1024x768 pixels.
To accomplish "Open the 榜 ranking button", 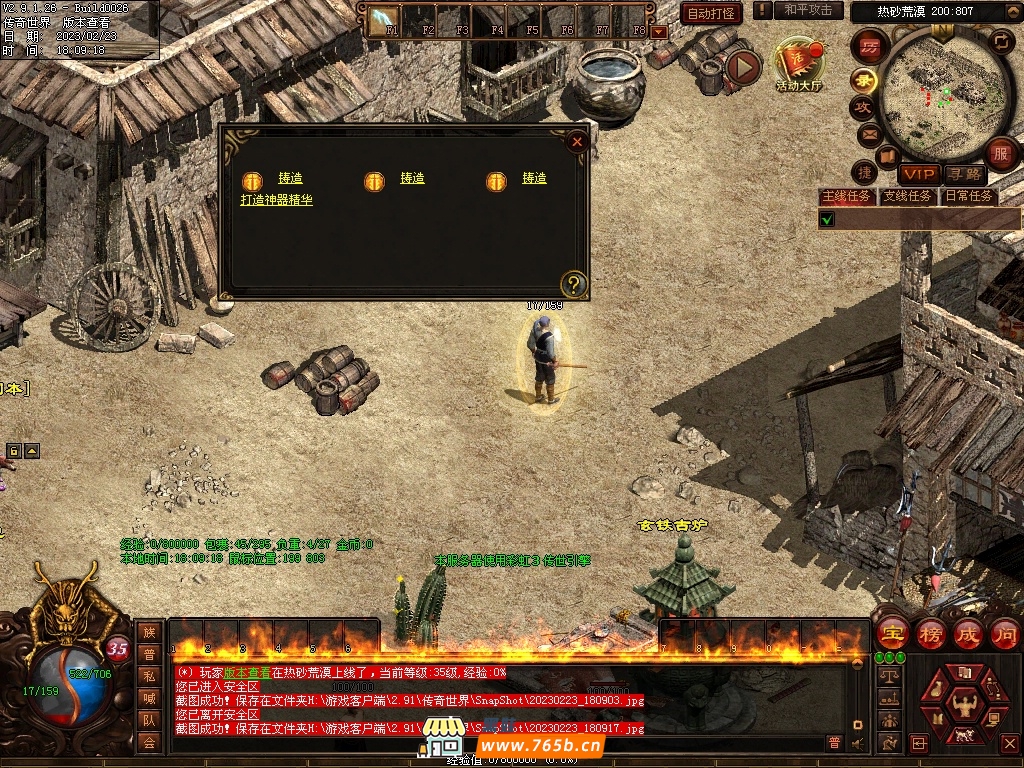I will coord(930,634).
